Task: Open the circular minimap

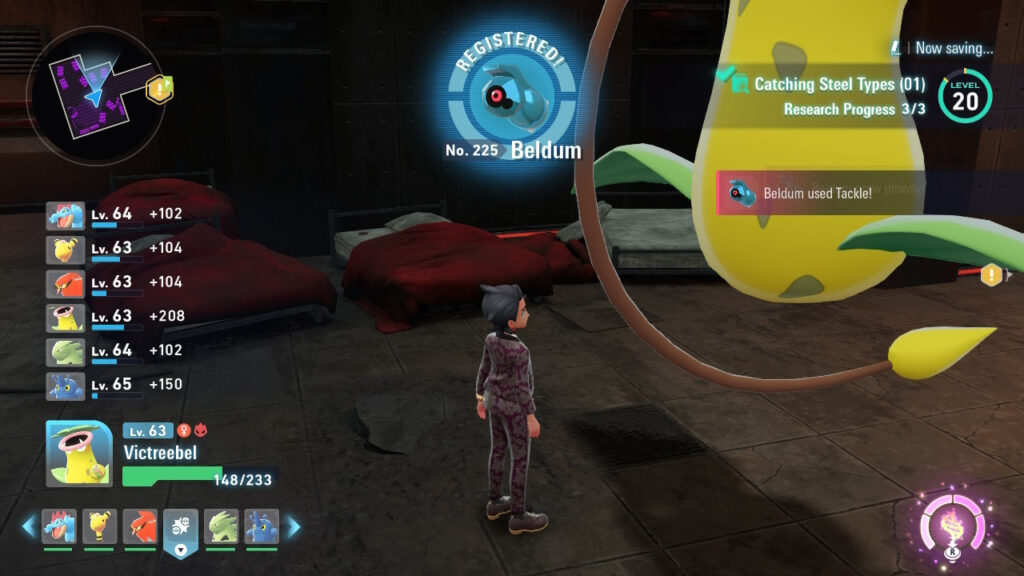Action: [95, 96]
